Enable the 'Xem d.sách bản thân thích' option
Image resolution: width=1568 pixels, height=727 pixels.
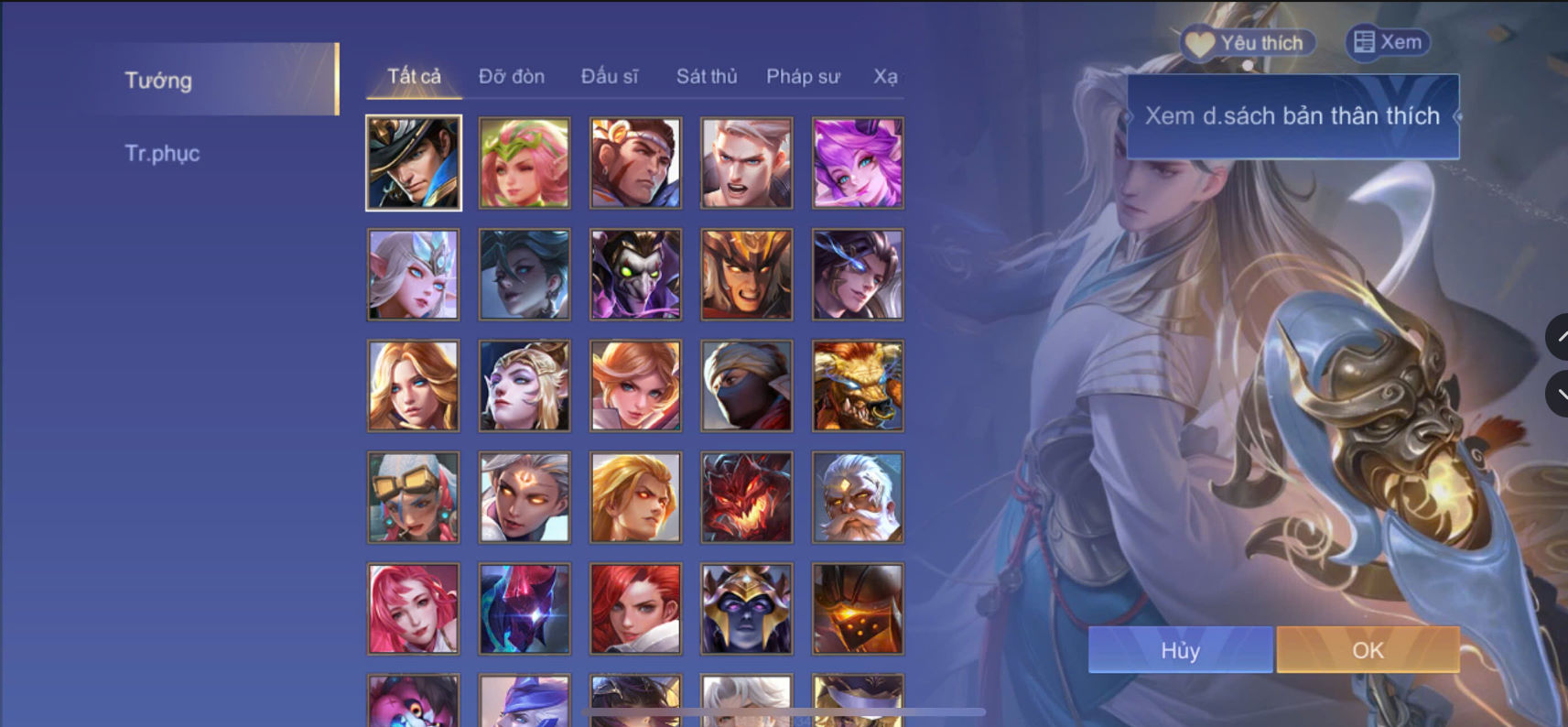(1292, 115)
